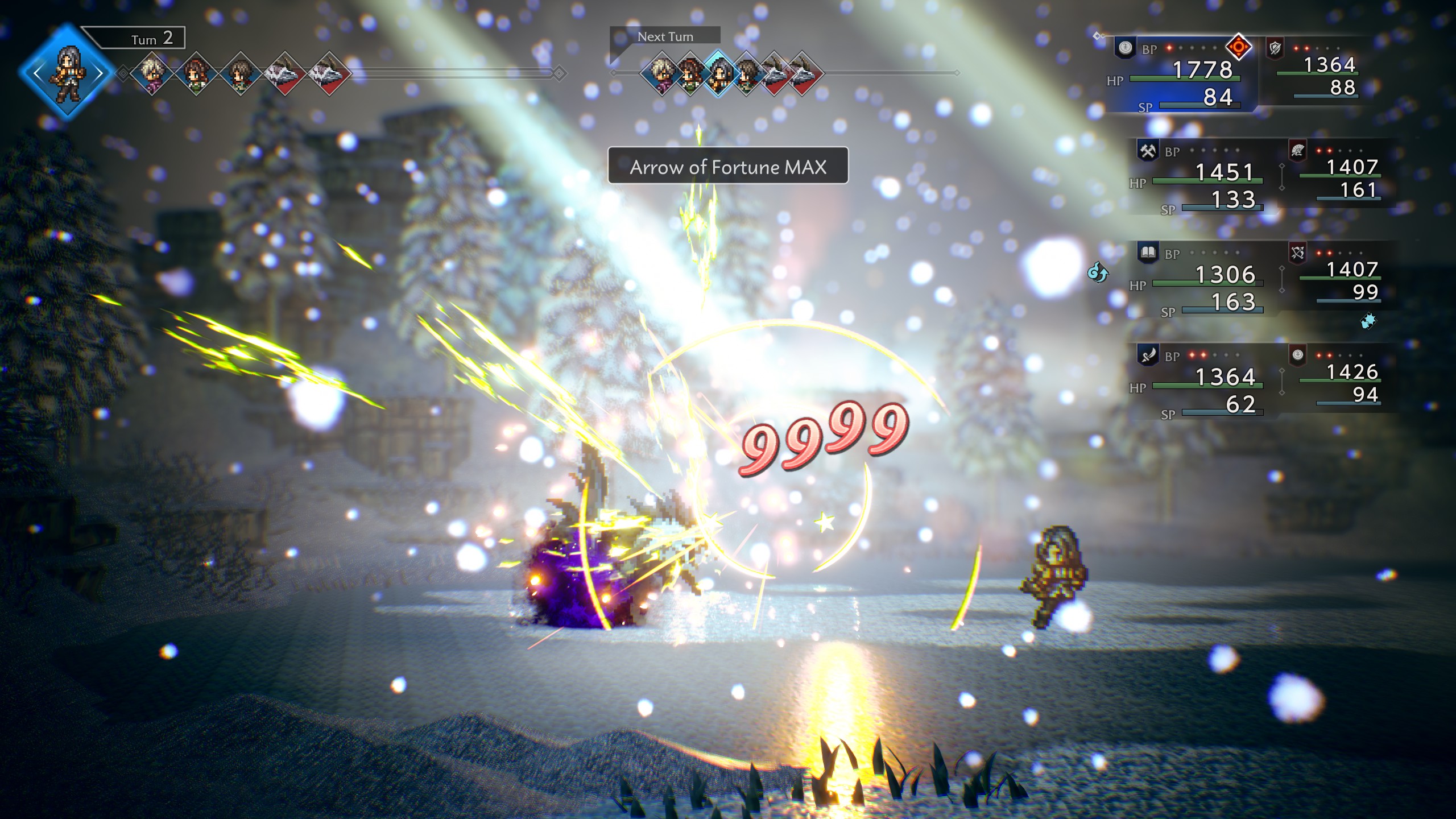Viewport: 1456px width, 819px height.
Task: Pick the highlighted dark-haired portrait under Next Turn
Action: coord(718,73)
